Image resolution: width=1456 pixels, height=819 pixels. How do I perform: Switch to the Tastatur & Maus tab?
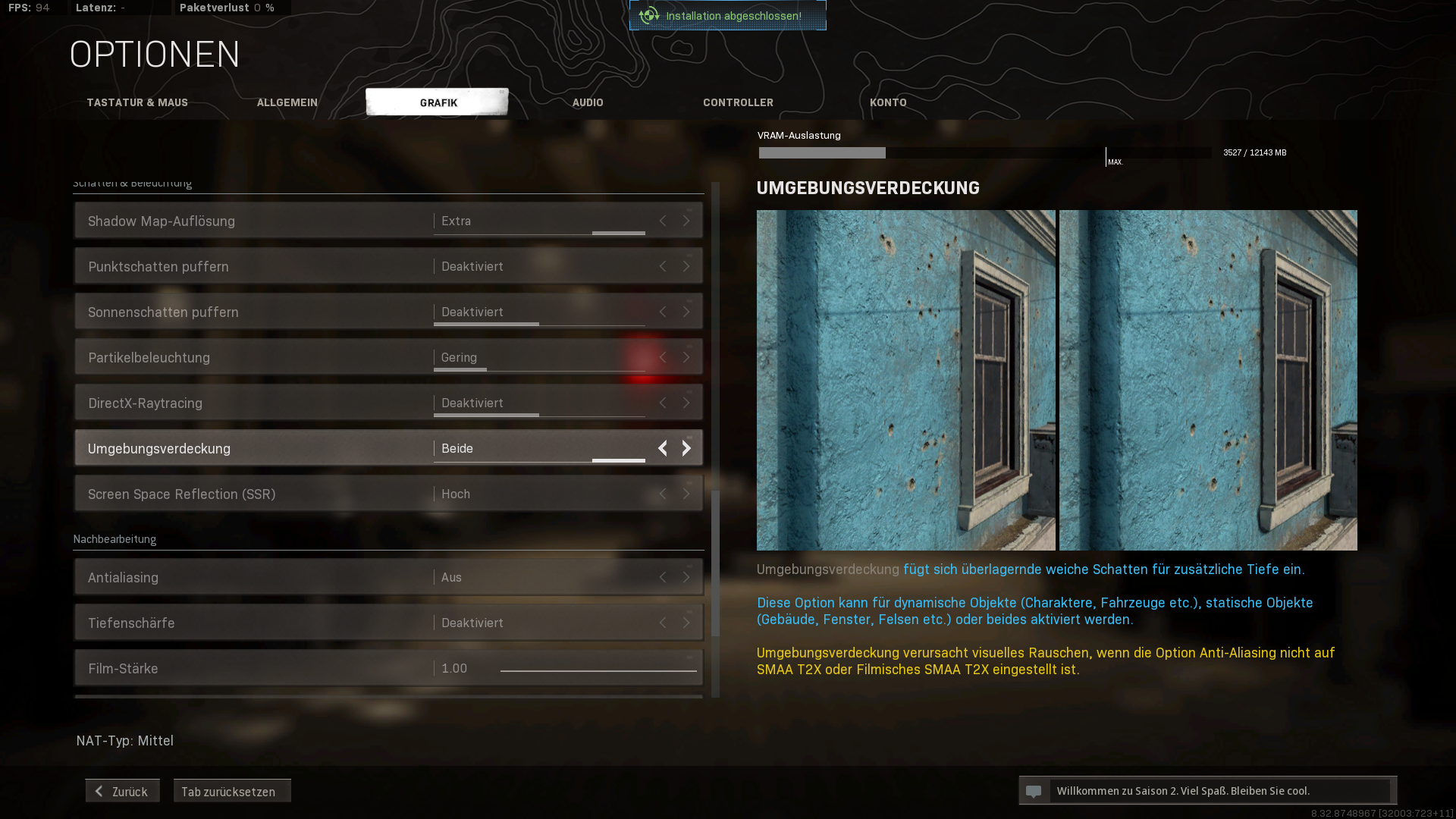pyautogui.click(x=137, y=102)
